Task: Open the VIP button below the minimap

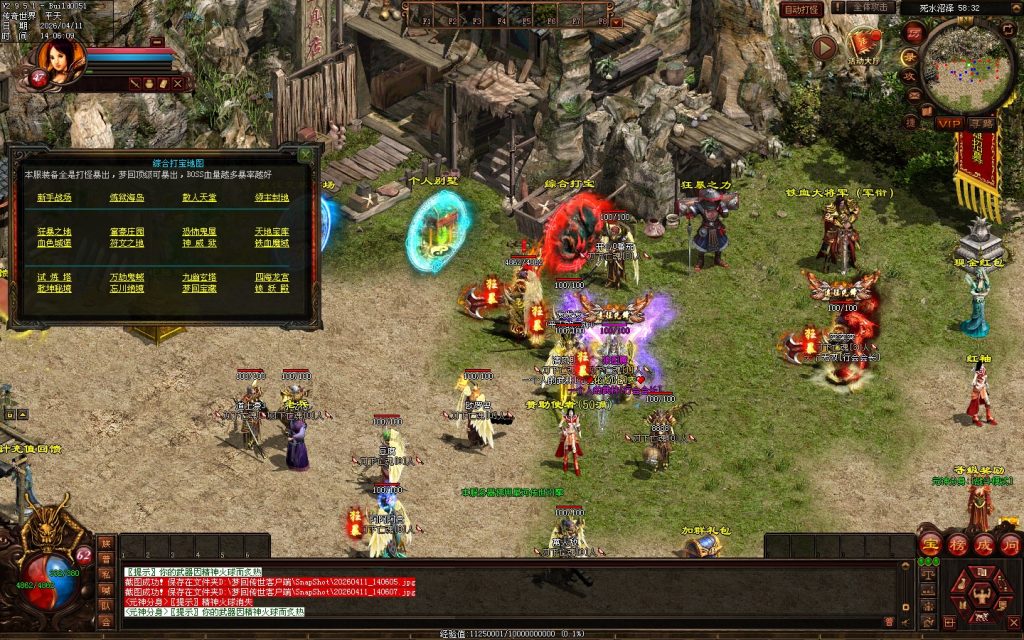Action: [x=948, y=123]
